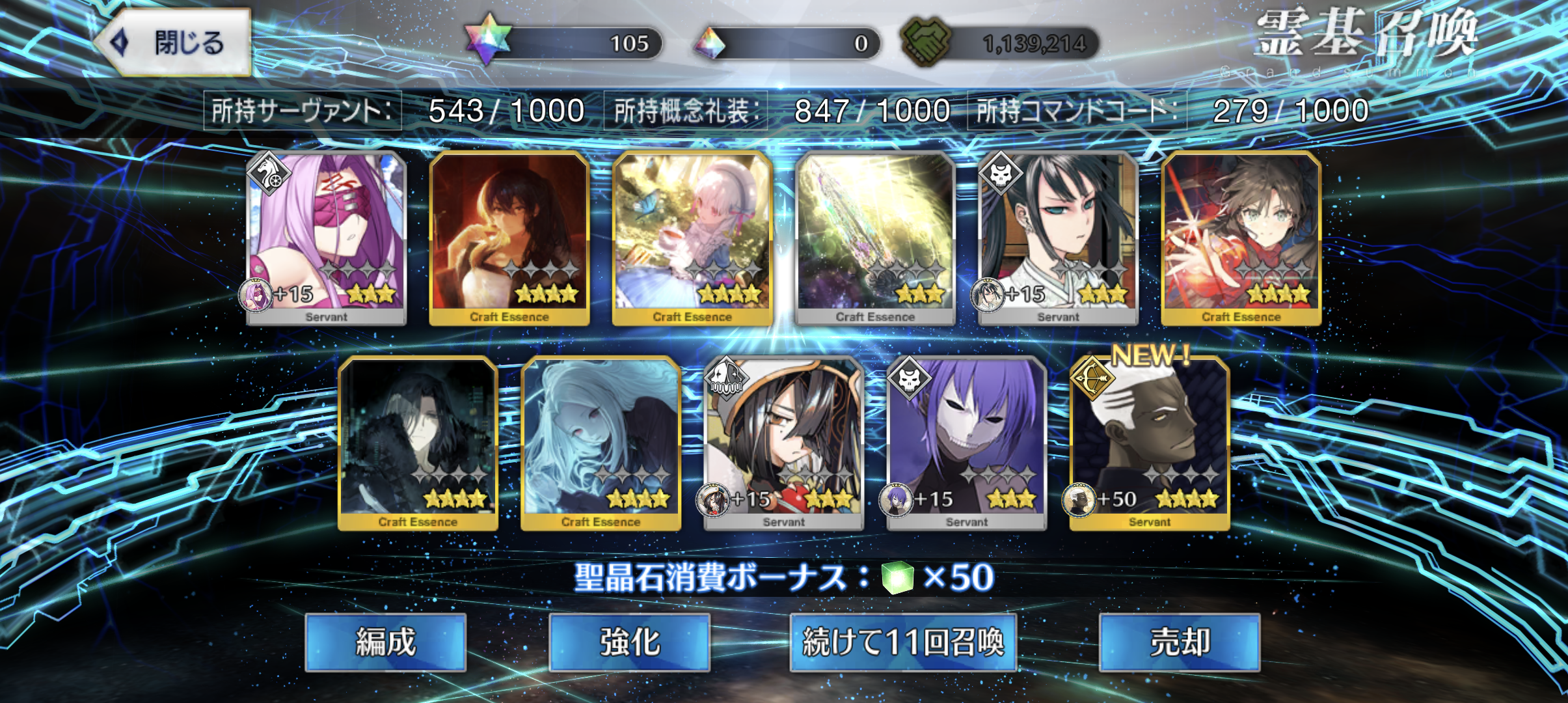Summon 11 more times with 続けて11回召喚
This screenshot has height=703, width=1568.
coord(903,642)
